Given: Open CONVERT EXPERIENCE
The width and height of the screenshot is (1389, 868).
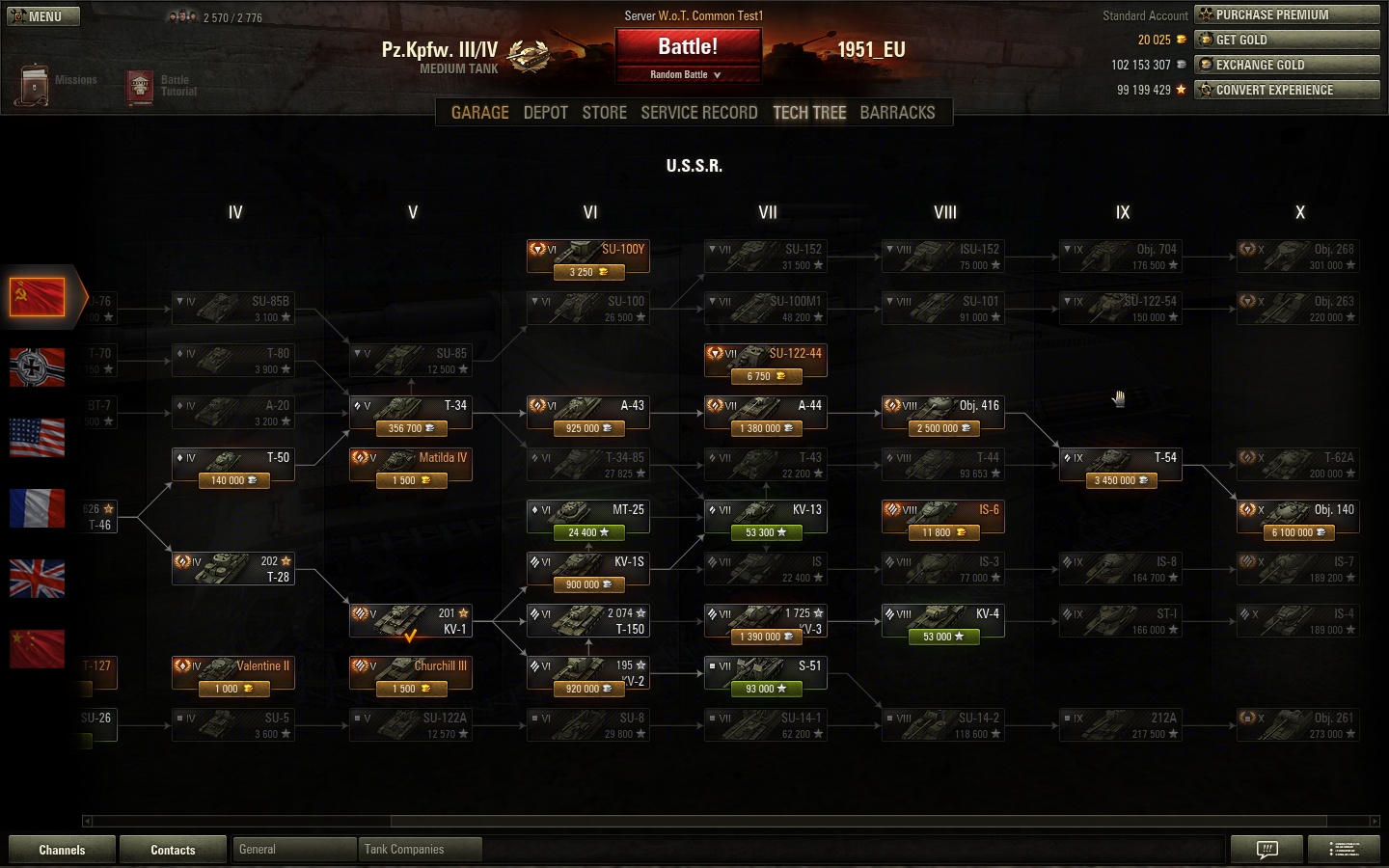Looking at the screenshot, I should click(x=1287, y=90).
